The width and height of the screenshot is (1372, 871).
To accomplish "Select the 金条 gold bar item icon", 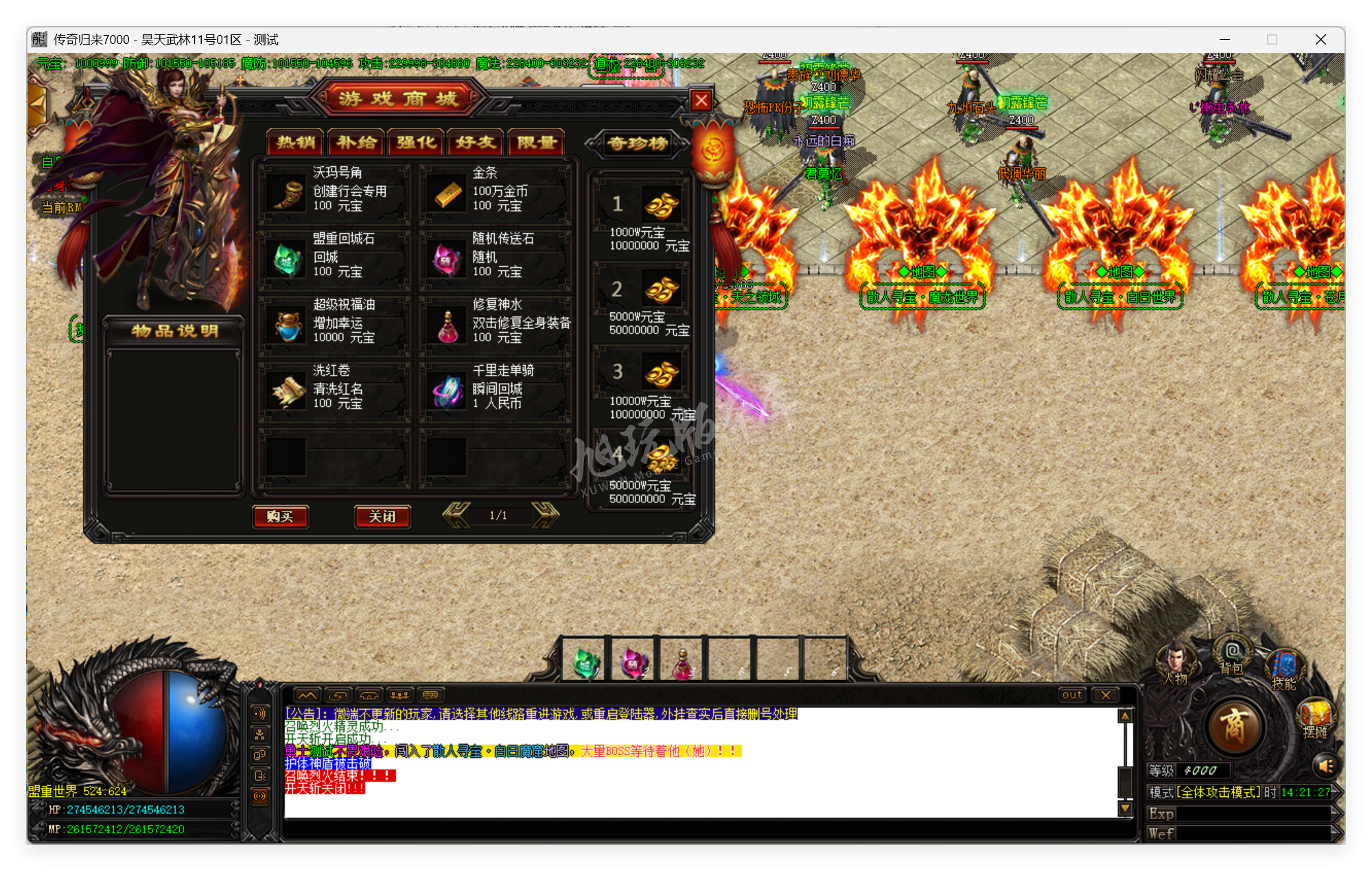I will (x=447, y=194).
